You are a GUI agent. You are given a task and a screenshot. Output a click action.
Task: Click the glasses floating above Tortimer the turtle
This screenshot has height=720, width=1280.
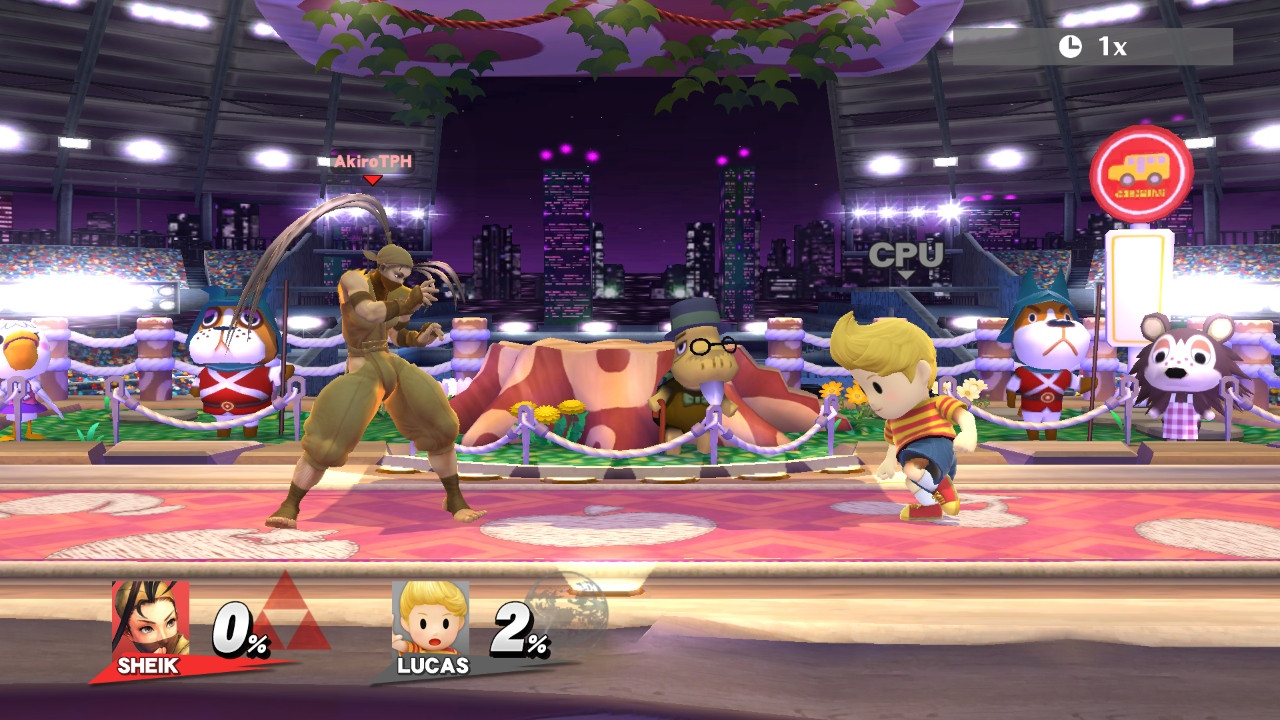coord(712,347)
